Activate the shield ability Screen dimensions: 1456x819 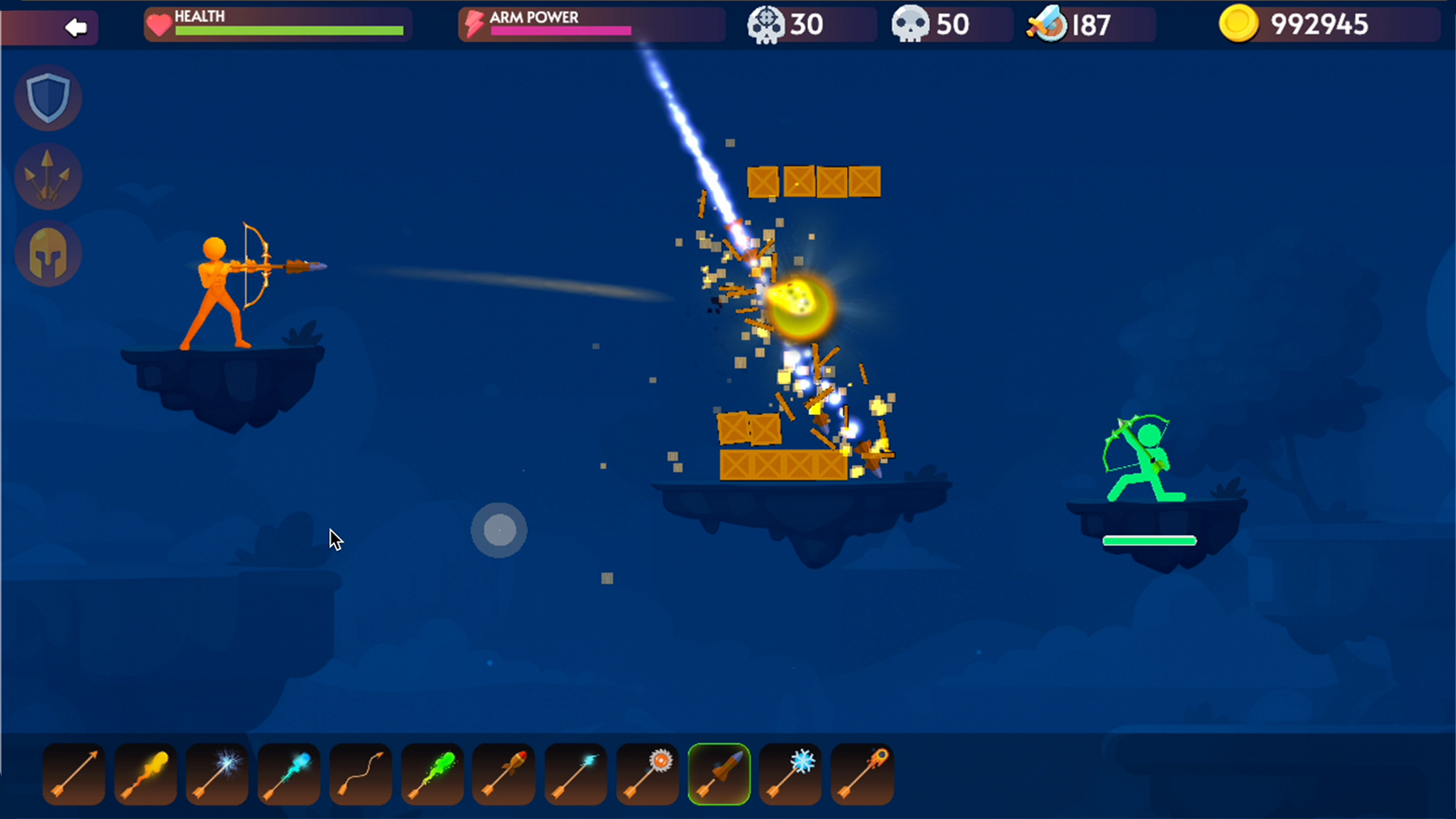[x=48, y=98]
